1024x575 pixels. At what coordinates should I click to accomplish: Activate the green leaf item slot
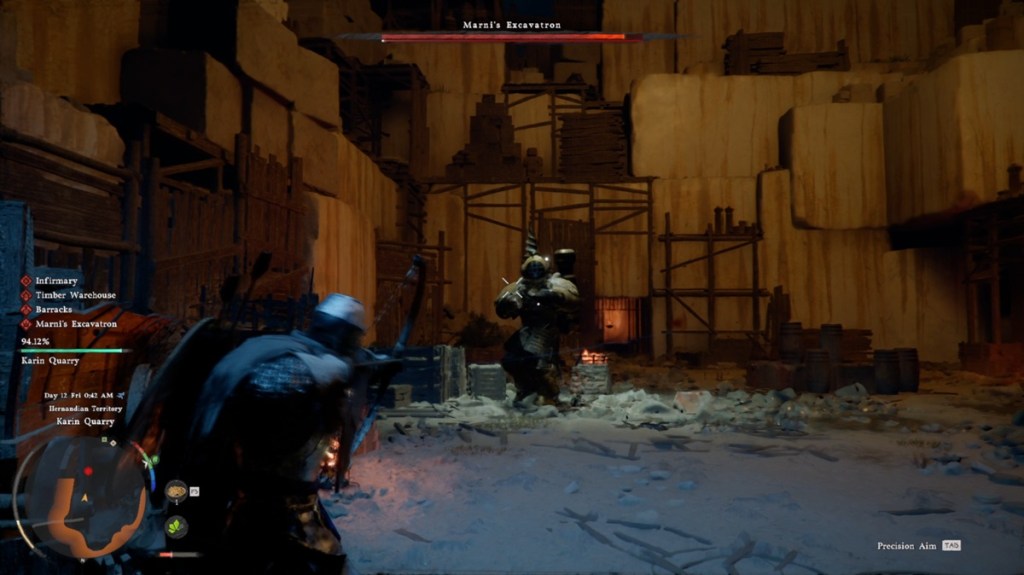tap(176, 526)
